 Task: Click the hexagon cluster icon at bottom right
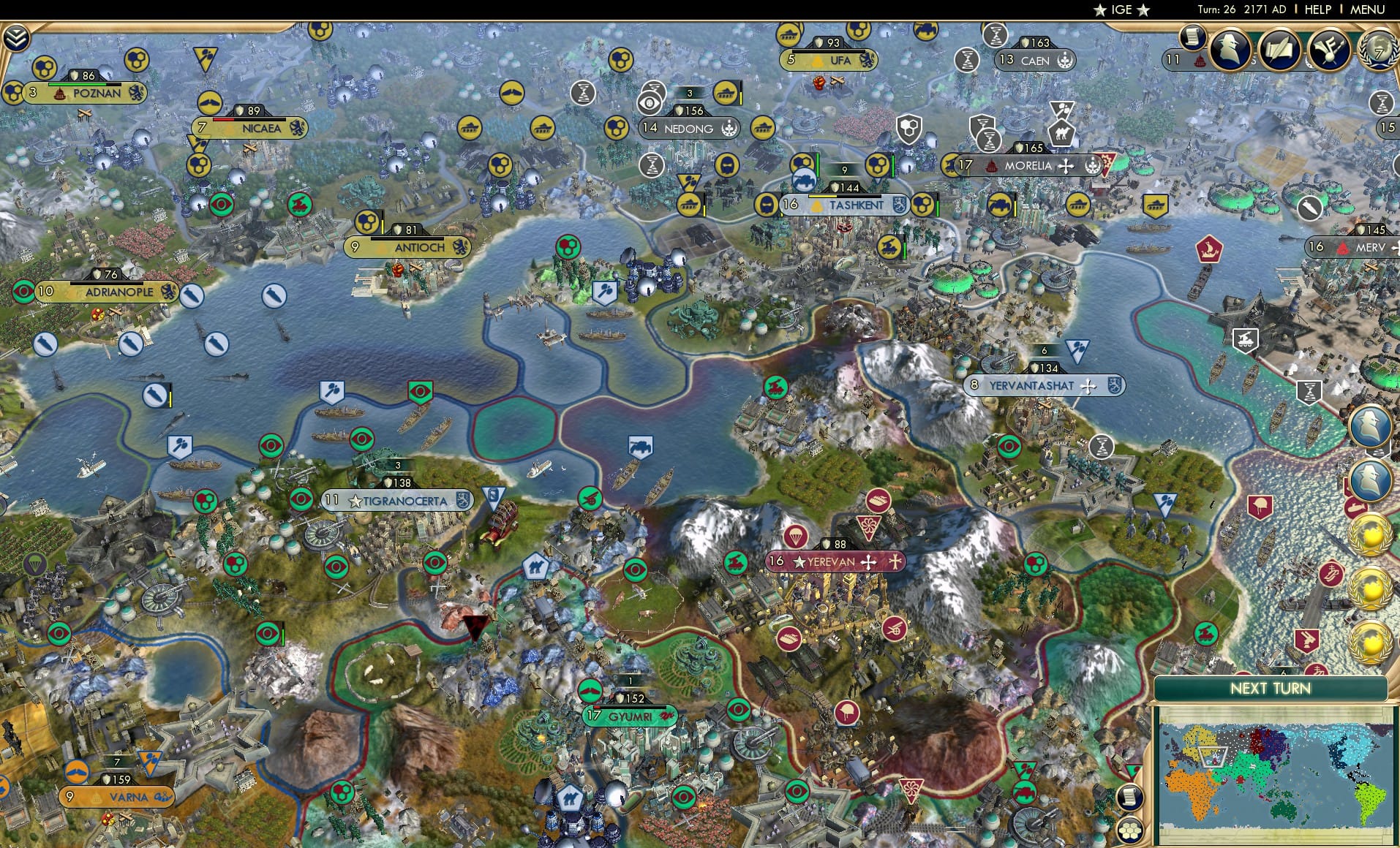(1130, 830)
